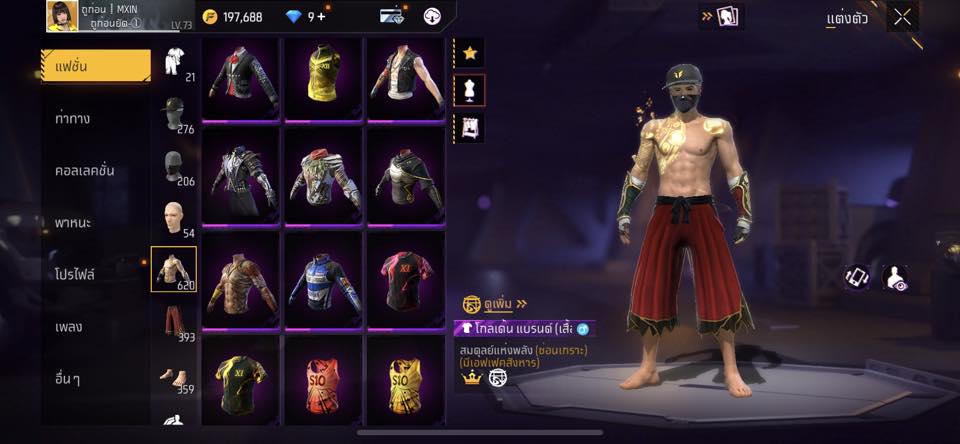Select the bare feet shoes category

174,376
